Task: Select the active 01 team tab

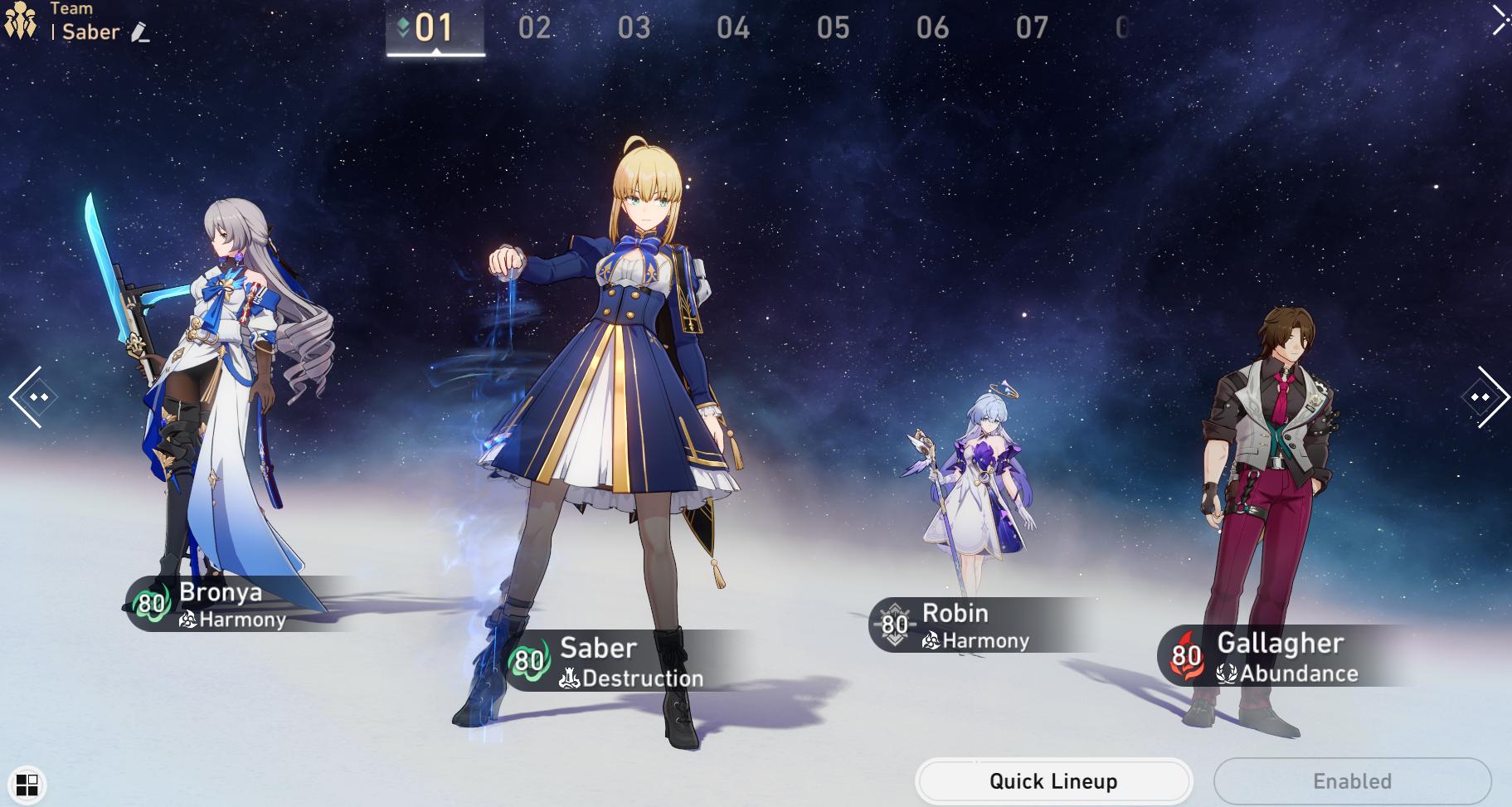Action: [435, 28]
